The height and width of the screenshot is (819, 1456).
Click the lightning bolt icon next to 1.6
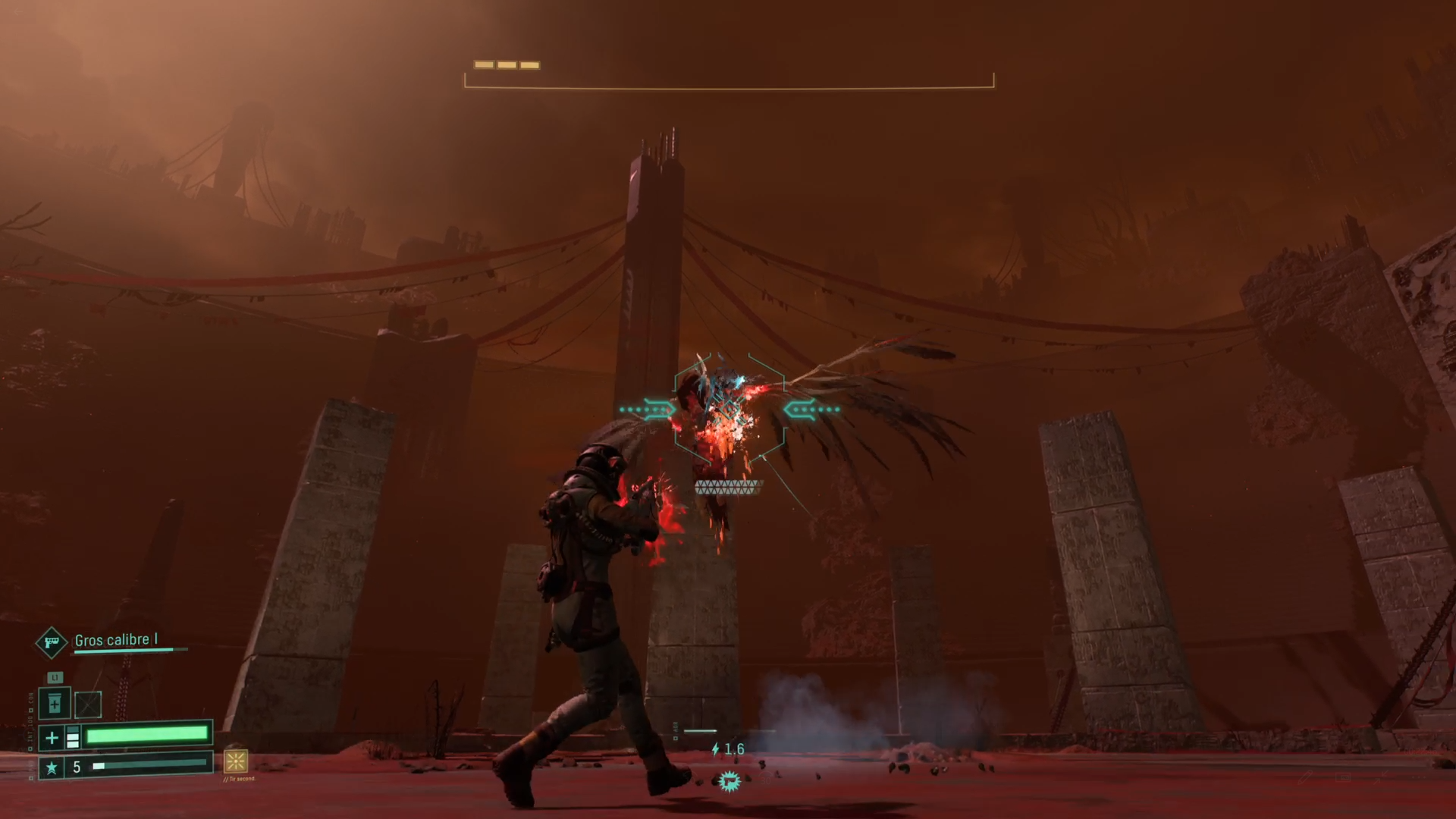pyautogui.click(x=715, y=749)
